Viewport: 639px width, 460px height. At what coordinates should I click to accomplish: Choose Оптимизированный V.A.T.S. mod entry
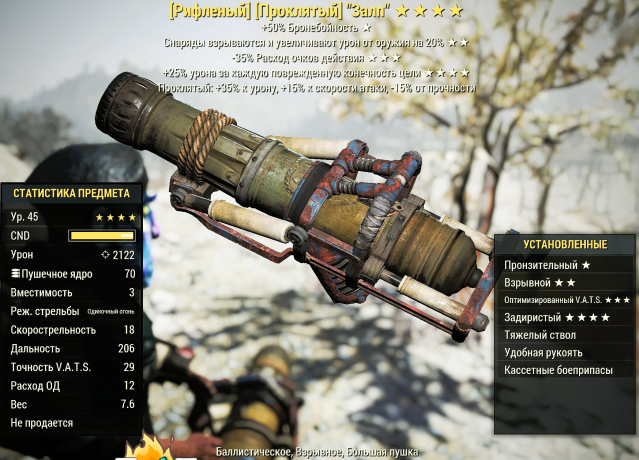(566, 300)
